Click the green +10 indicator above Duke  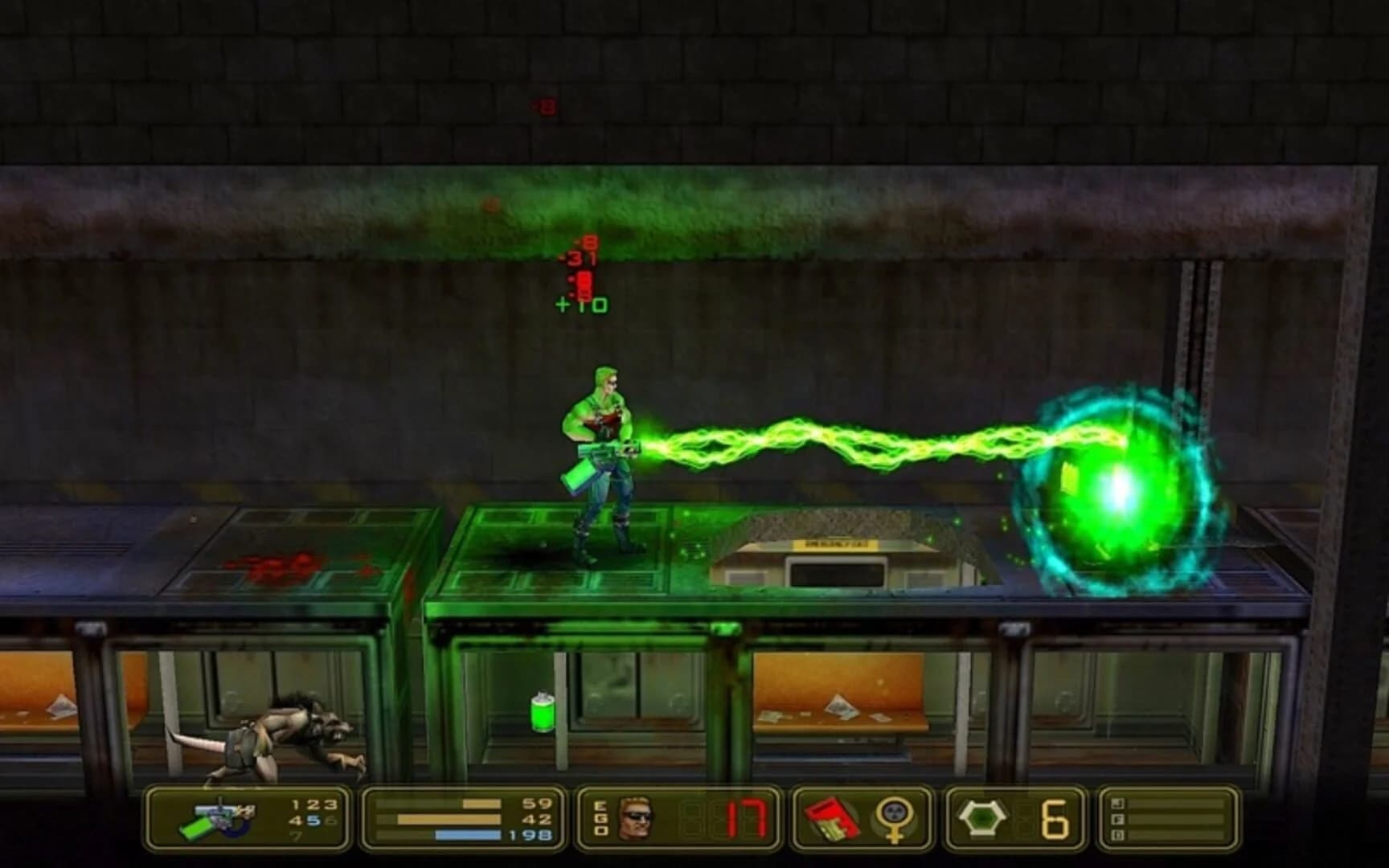tap(580, 304)
